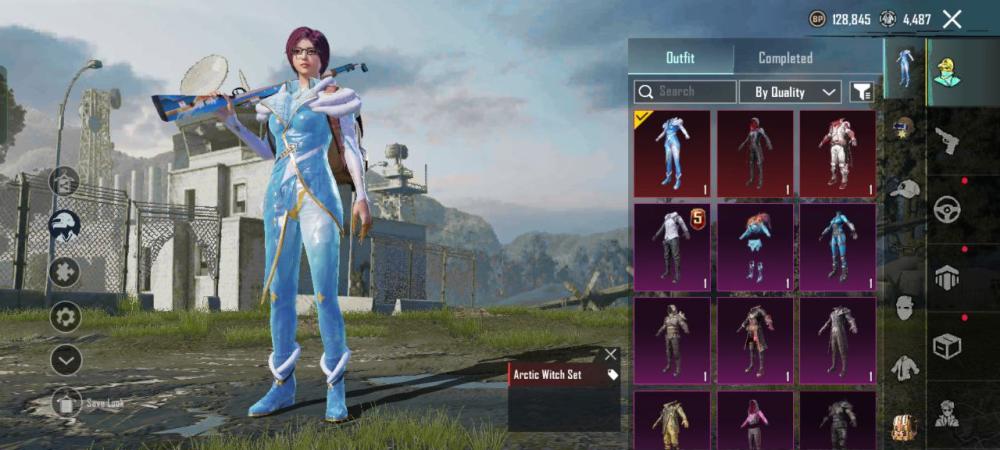1000x450 pixels.
Task: Open the pistol weapon skins category
Action: (x=946, y=143)
